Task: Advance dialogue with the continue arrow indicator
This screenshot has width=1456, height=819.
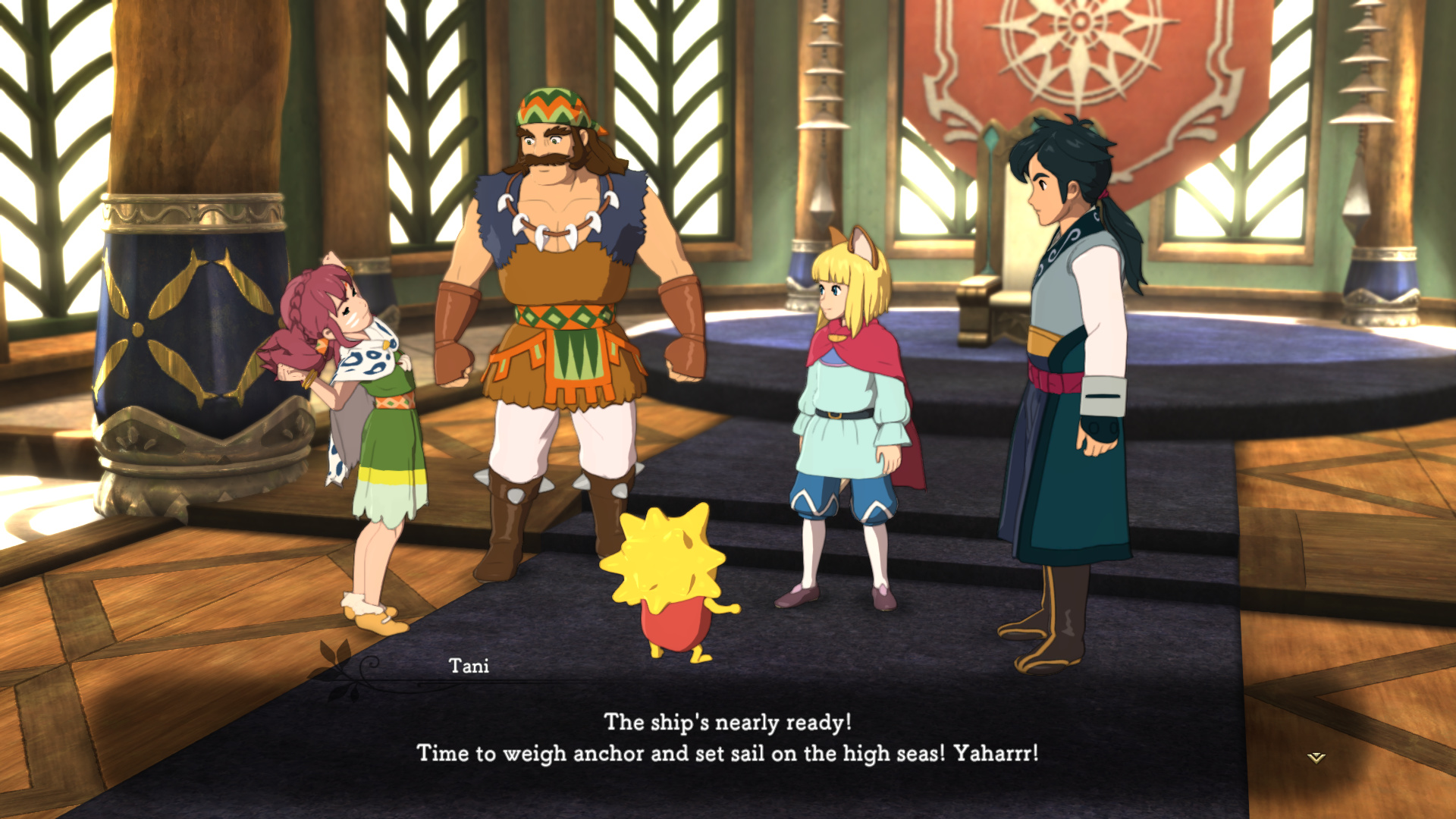Action: pyautogui.click(x=1316, y=757)
